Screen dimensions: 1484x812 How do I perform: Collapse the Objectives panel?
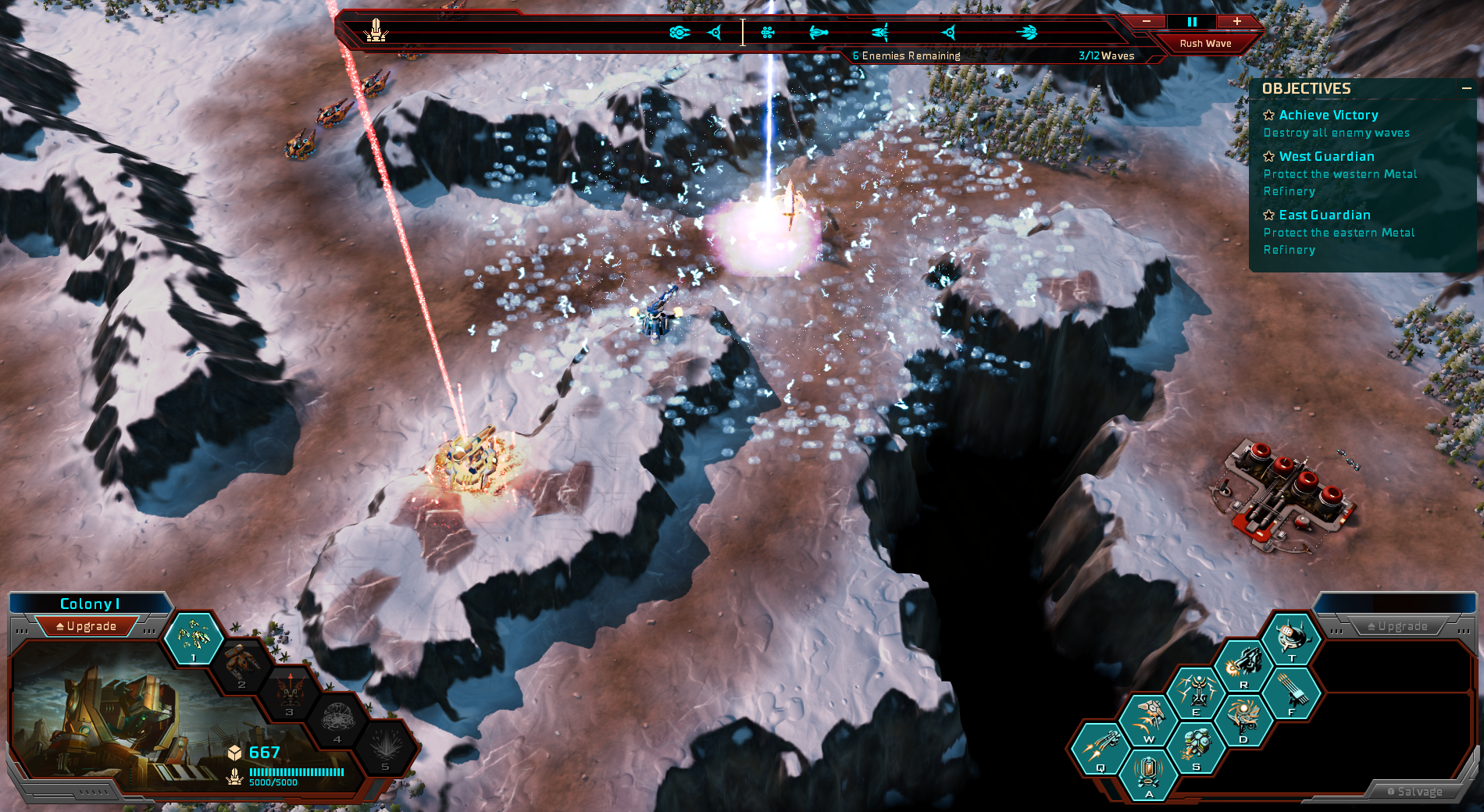[x=1466, y=89]
